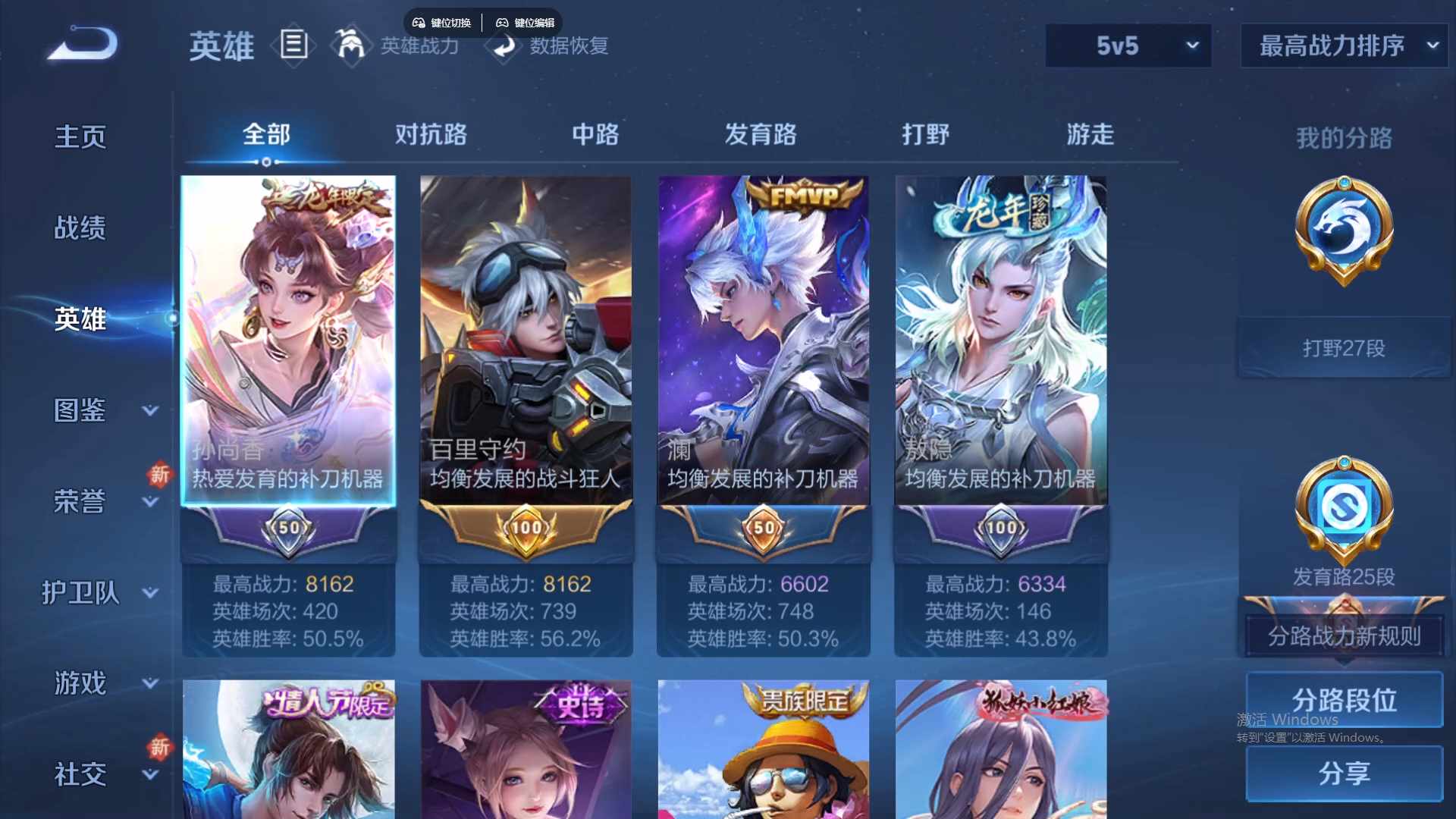Select the 孙尚香 hero card
The image size is (1456, 819).
tap(288, 341)
